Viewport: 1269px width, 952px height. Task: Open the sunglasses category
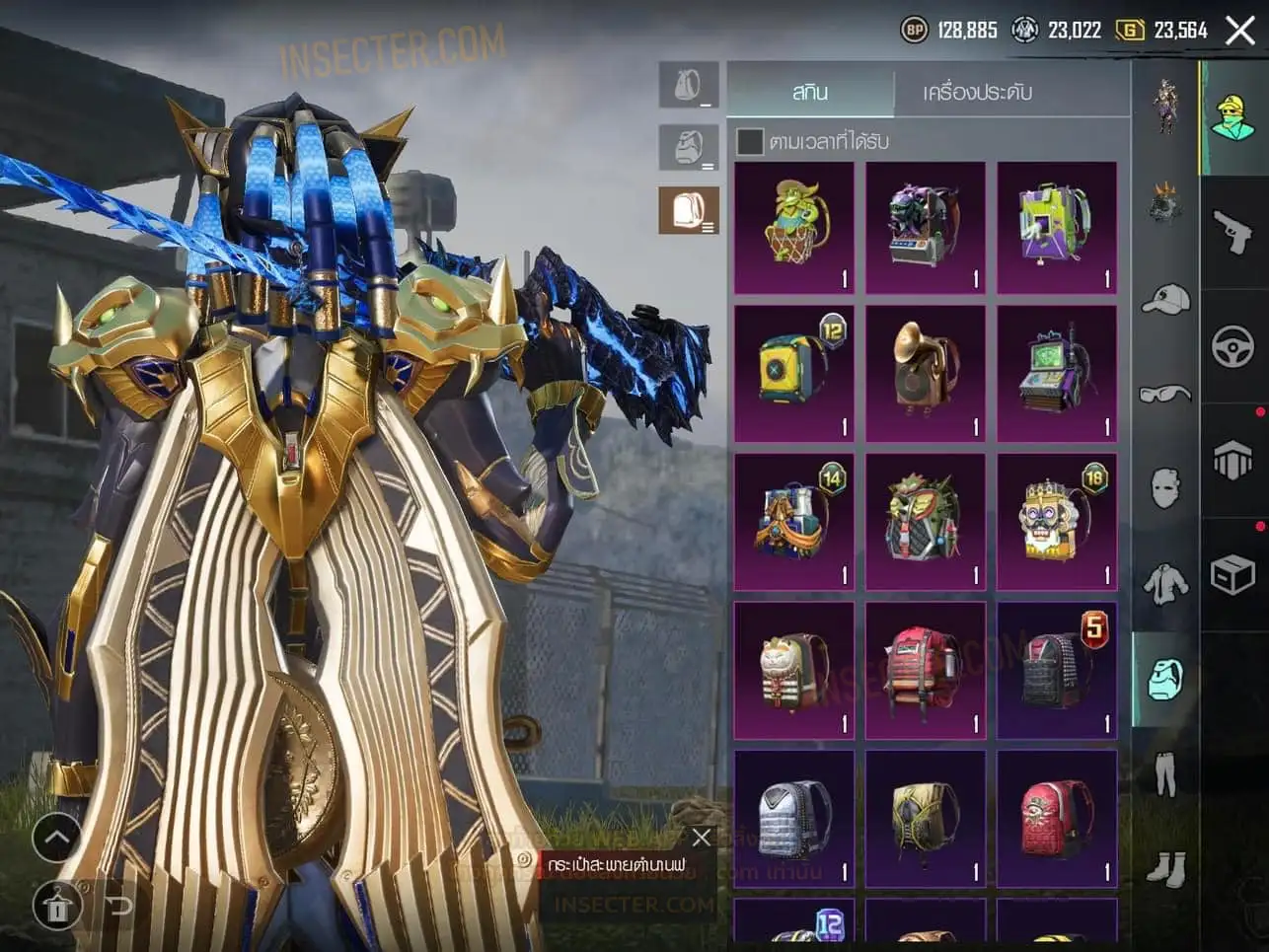point(1165,395)
